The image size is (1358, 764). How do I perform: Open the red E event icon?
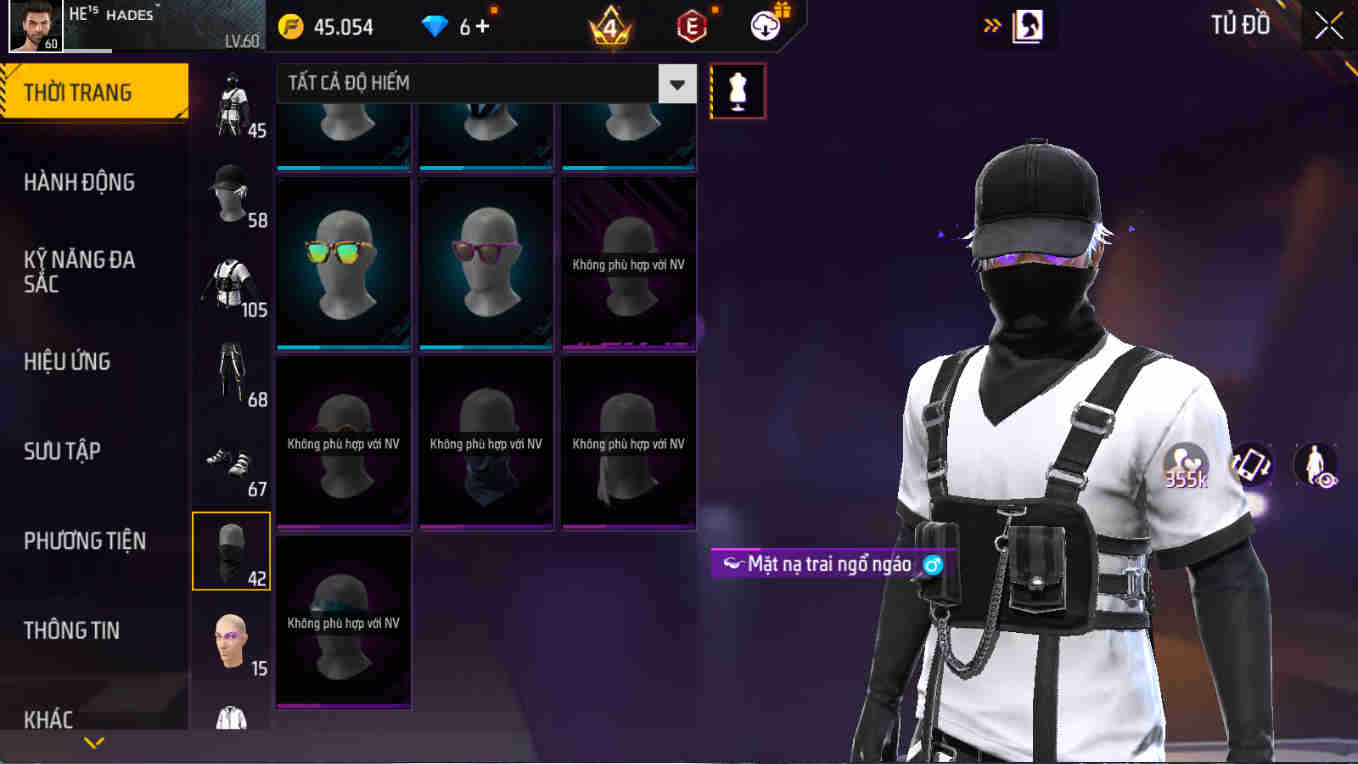689,27
